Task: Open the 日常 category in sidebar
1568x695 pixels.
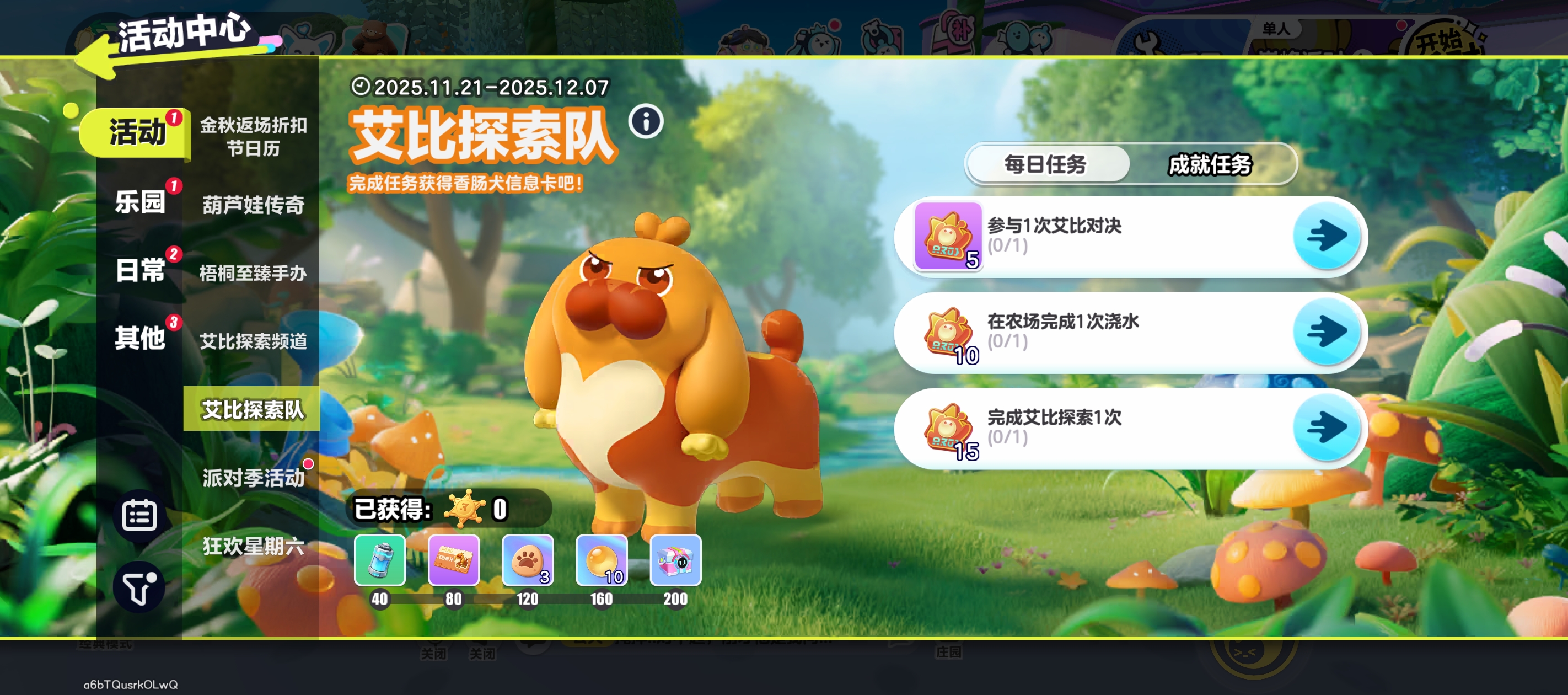Action: click(141, 270)
